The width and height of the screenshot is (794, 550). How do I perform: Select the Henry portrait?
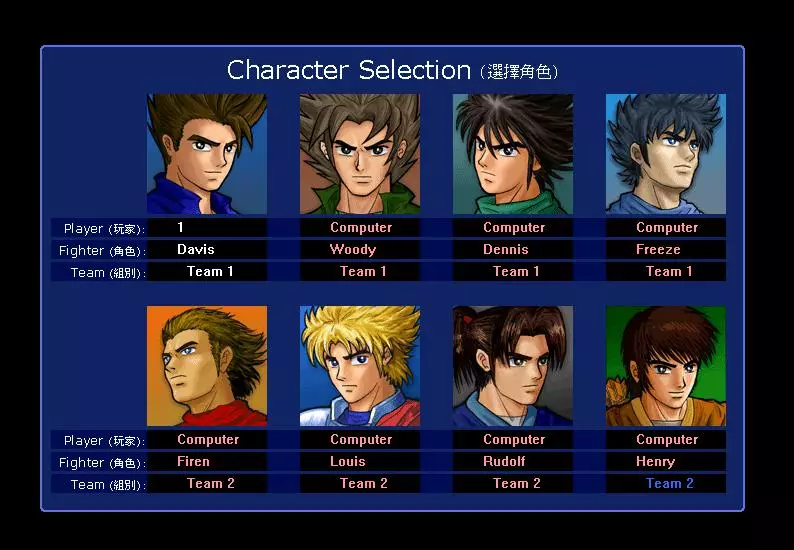click(666, 366)
